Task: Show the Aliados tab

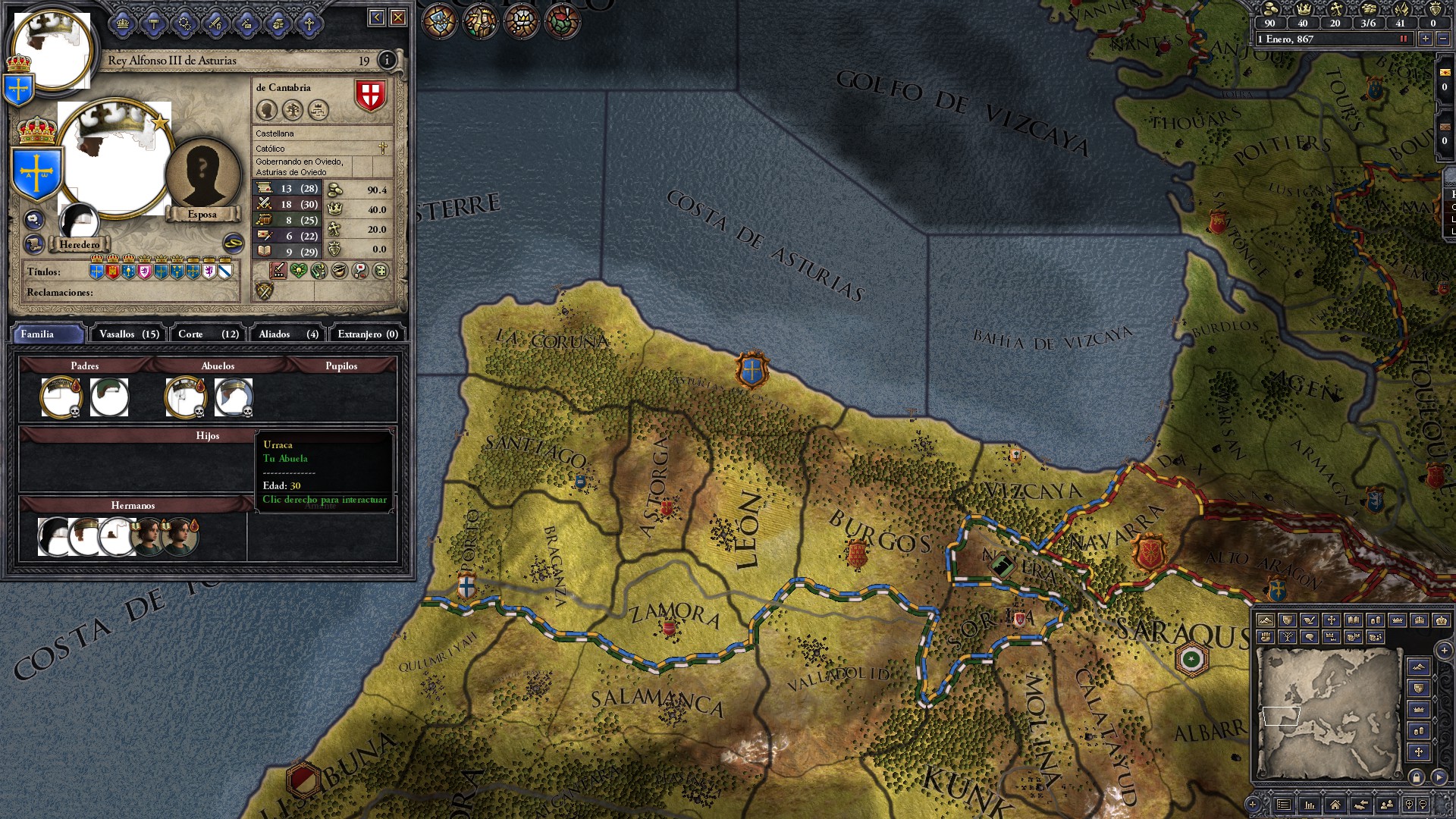Action: pyautogui.click(x=288, y=334)
